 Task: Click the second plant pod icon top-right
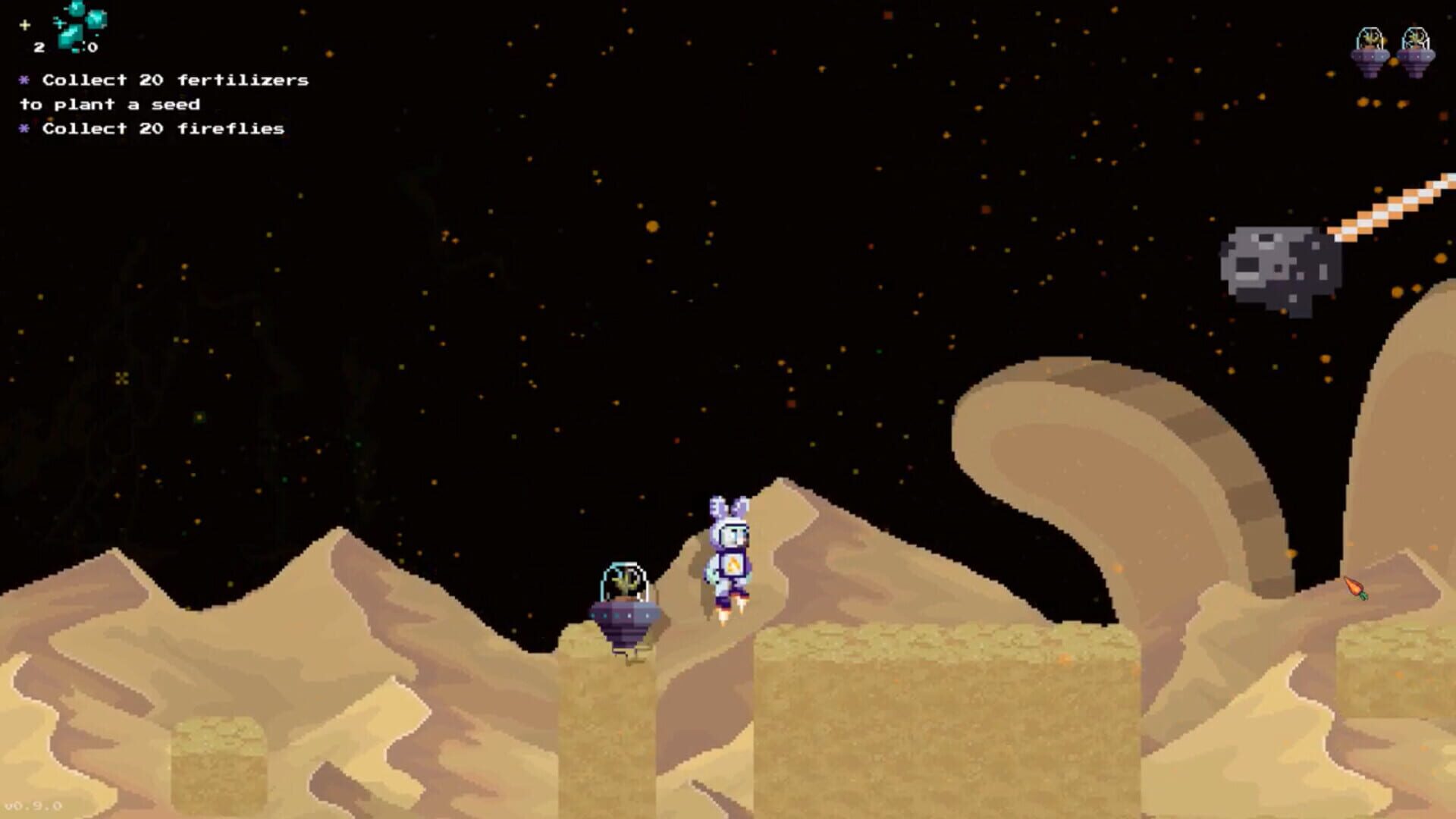[x=1415, y=49]
